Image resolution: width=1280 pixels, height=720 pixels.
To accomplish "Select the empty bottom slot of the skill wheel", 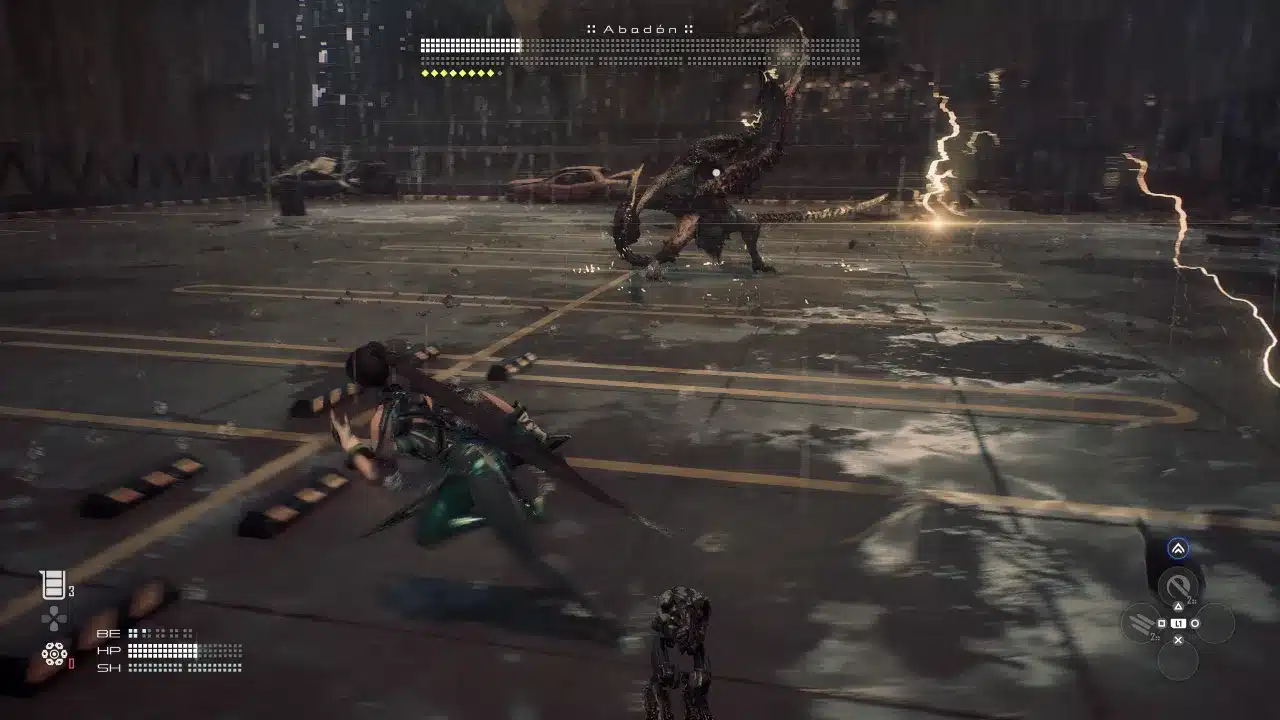I will click(x=1177, y=660).
